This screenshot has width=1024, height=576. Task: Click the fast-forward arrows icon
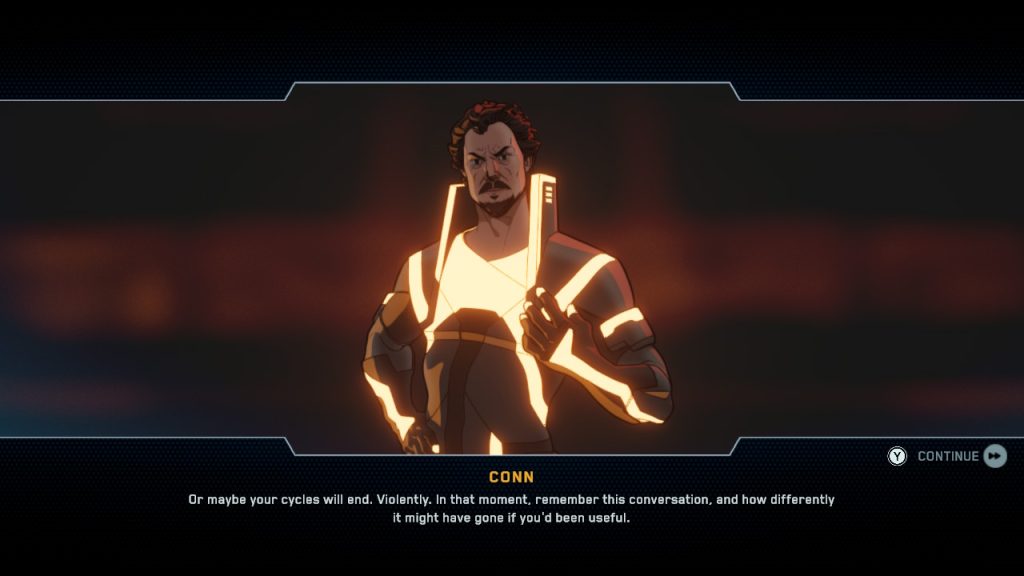[x=995, y=456]
